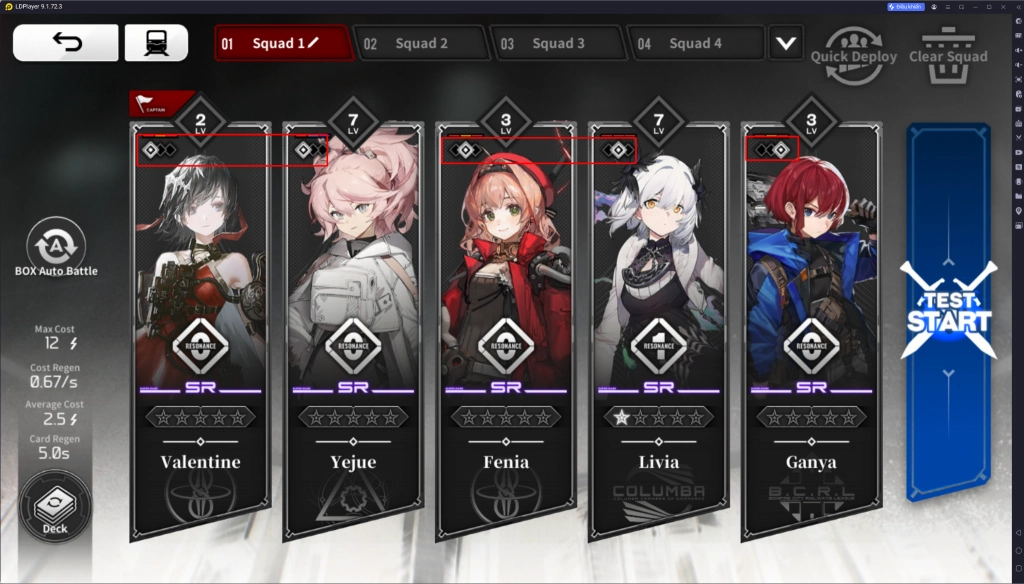1024x584 pixels.
Task: Click the train icon button
Action: (x=156, y=43)
